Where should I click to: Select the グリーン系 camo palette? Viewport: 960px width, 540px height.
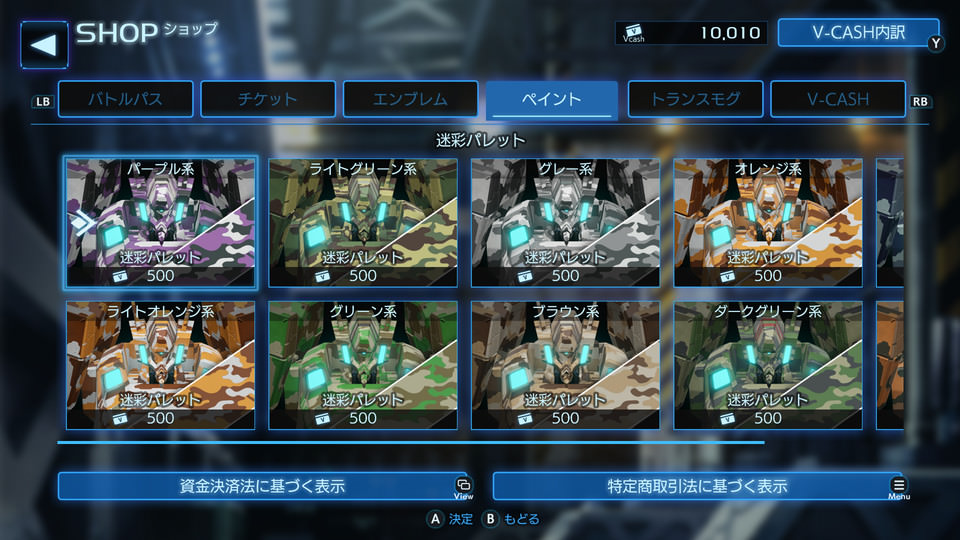click(363, 365)
